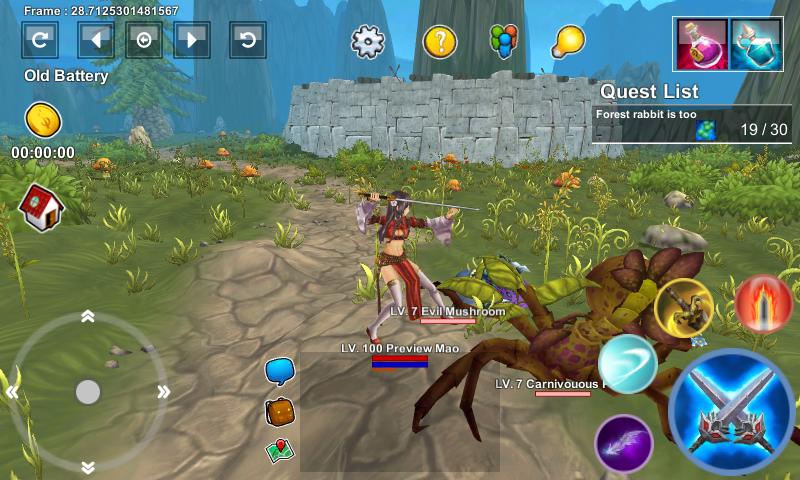Activate the gold-ringed weapon skill
The width and height of the screenshot is (800, 480).
[684, 307]
